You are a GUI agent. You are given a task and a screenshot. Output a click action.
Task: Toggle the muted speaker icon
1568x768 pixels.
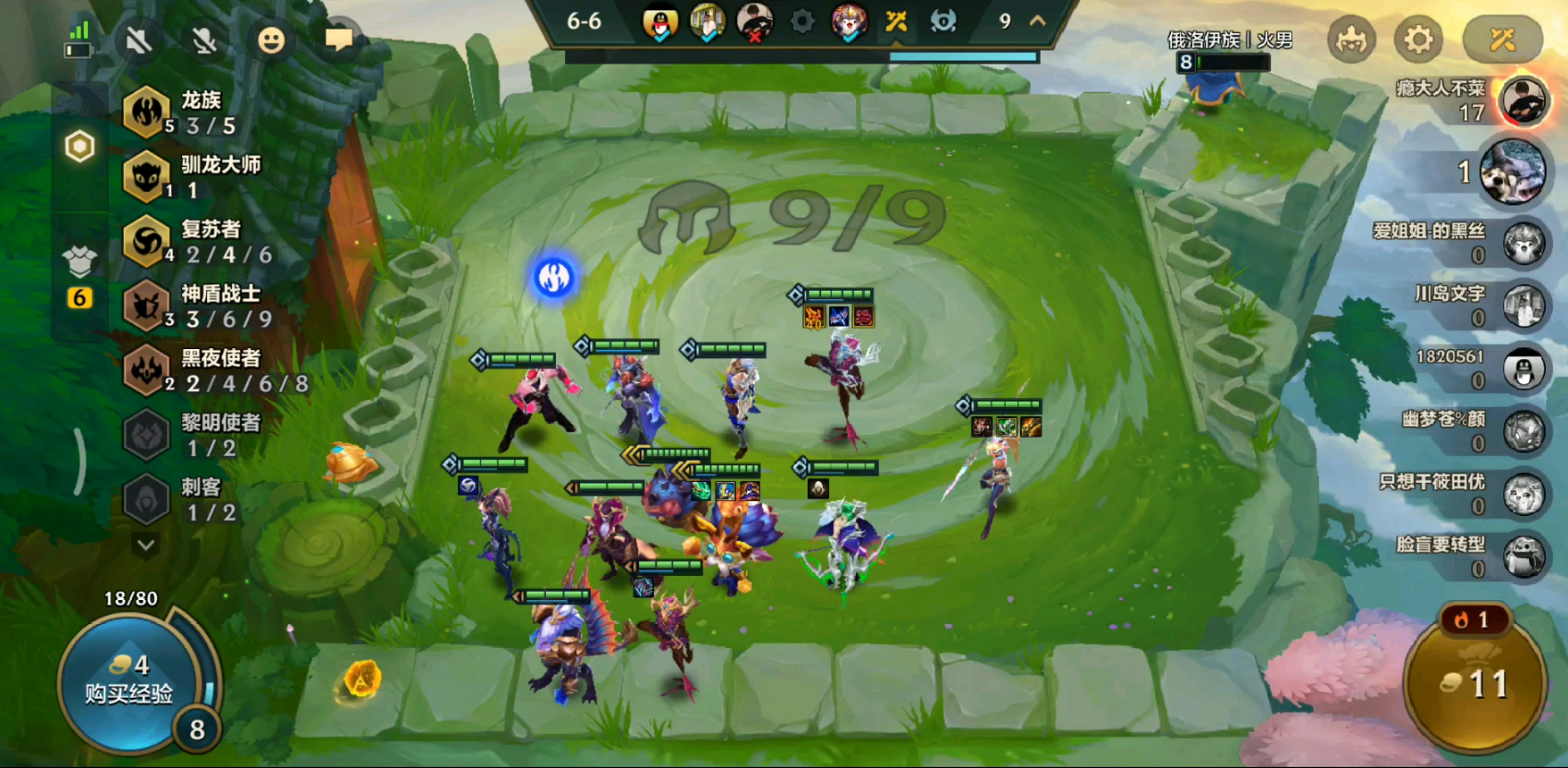click(x=139, y=40)
